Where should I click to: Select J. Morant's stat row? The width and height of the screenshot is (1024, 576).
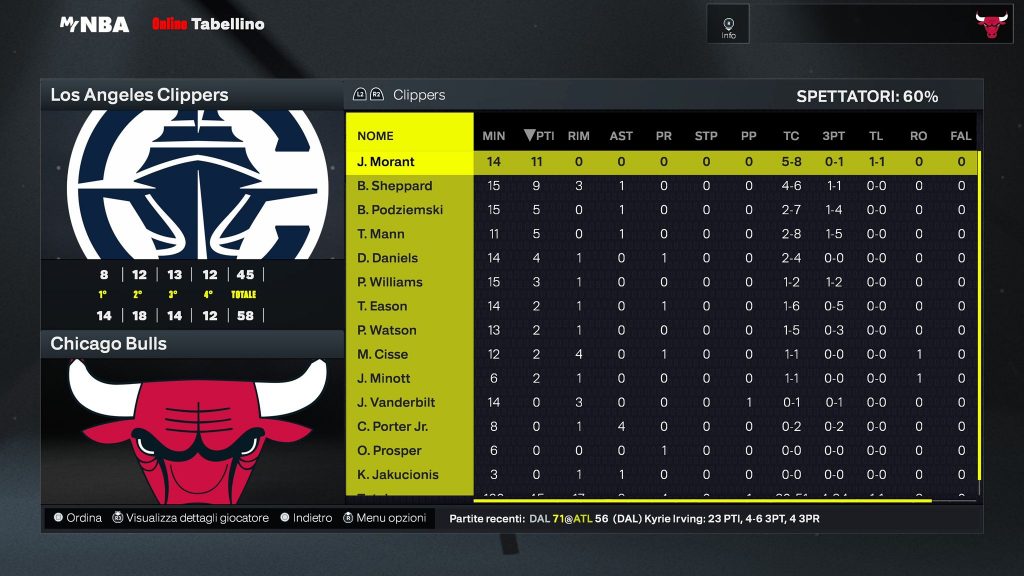click(x=386, y=162)
